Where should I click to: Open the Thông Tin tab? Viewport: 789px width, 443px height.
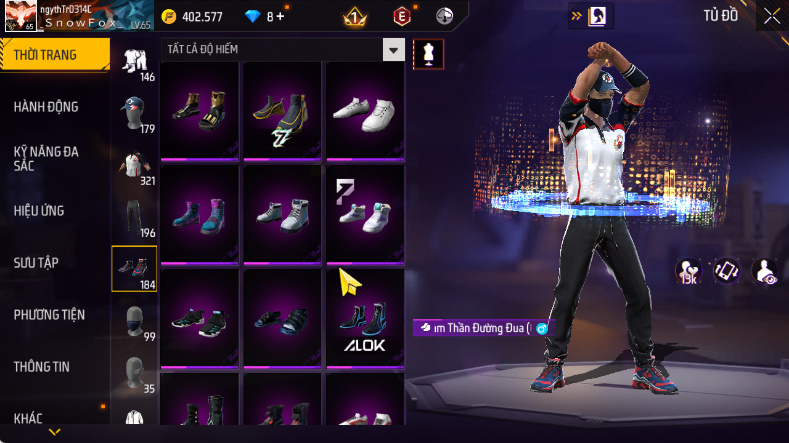click(42, 367)
